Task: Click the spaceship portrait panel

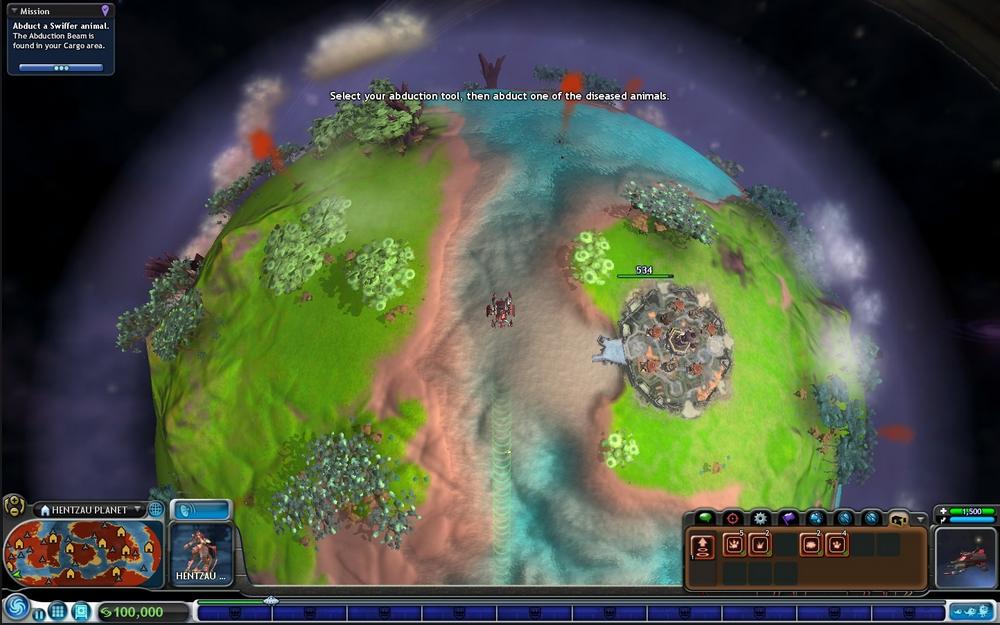Action: (x=964, y=558)
